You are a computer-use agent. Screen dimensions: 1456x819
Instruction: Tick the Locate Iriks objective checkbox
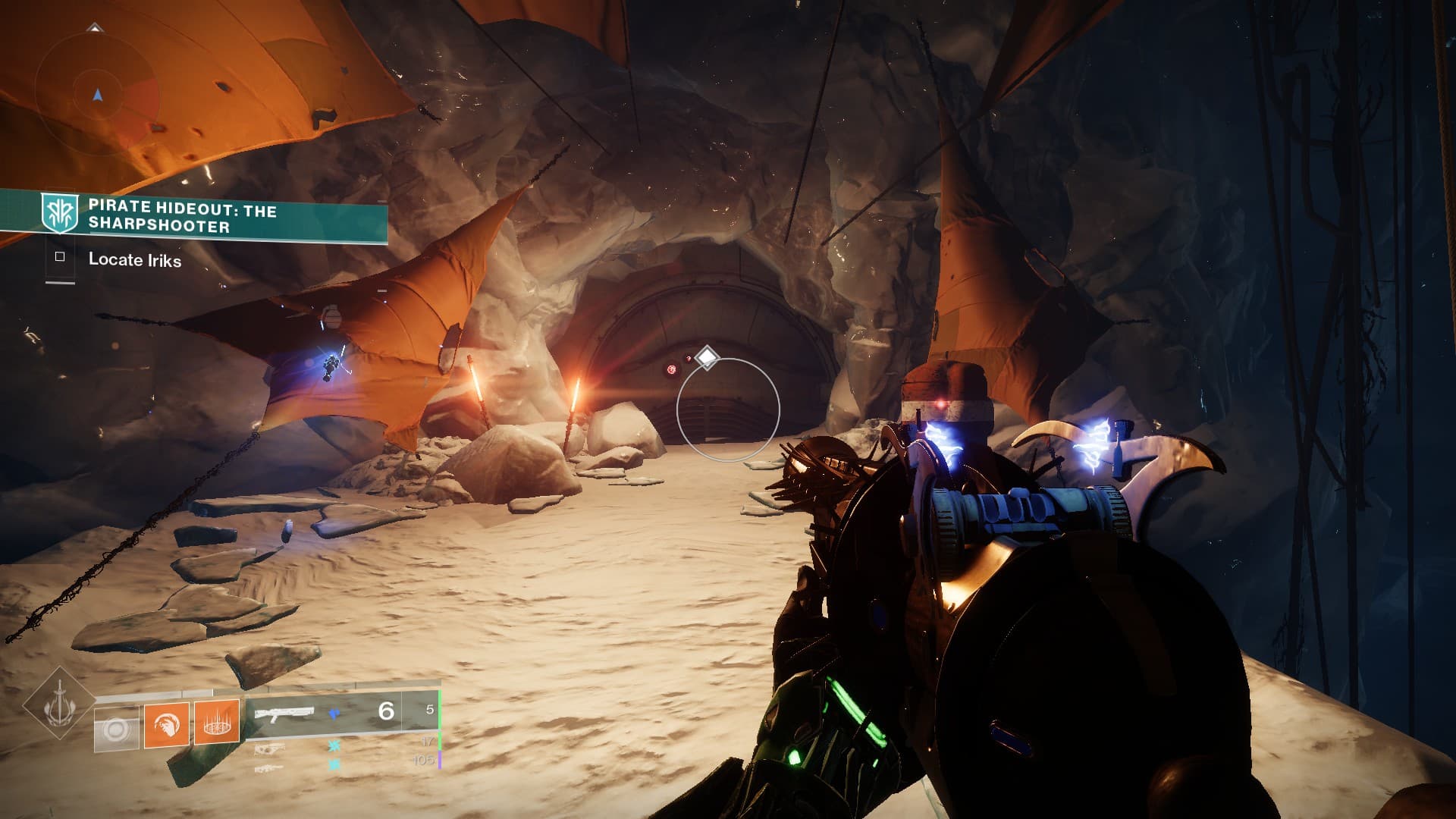click(60, 257)
